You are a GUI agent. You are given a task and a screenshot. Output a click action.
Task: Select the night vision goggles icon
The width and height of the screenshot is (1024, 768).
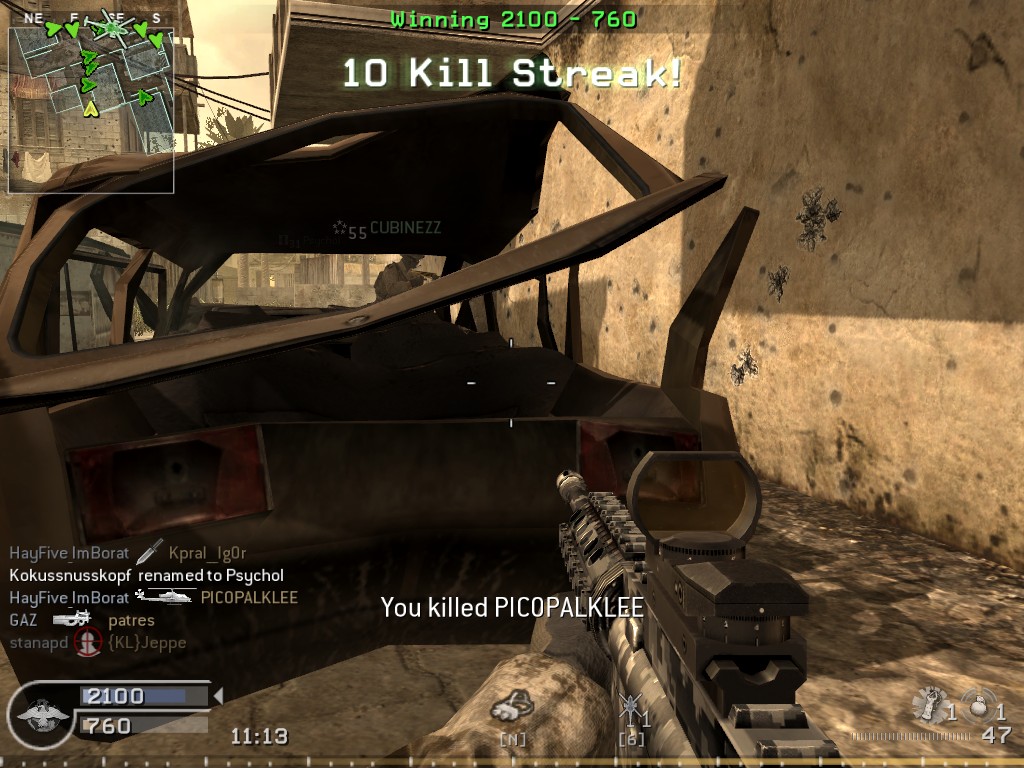coord(511,708)
